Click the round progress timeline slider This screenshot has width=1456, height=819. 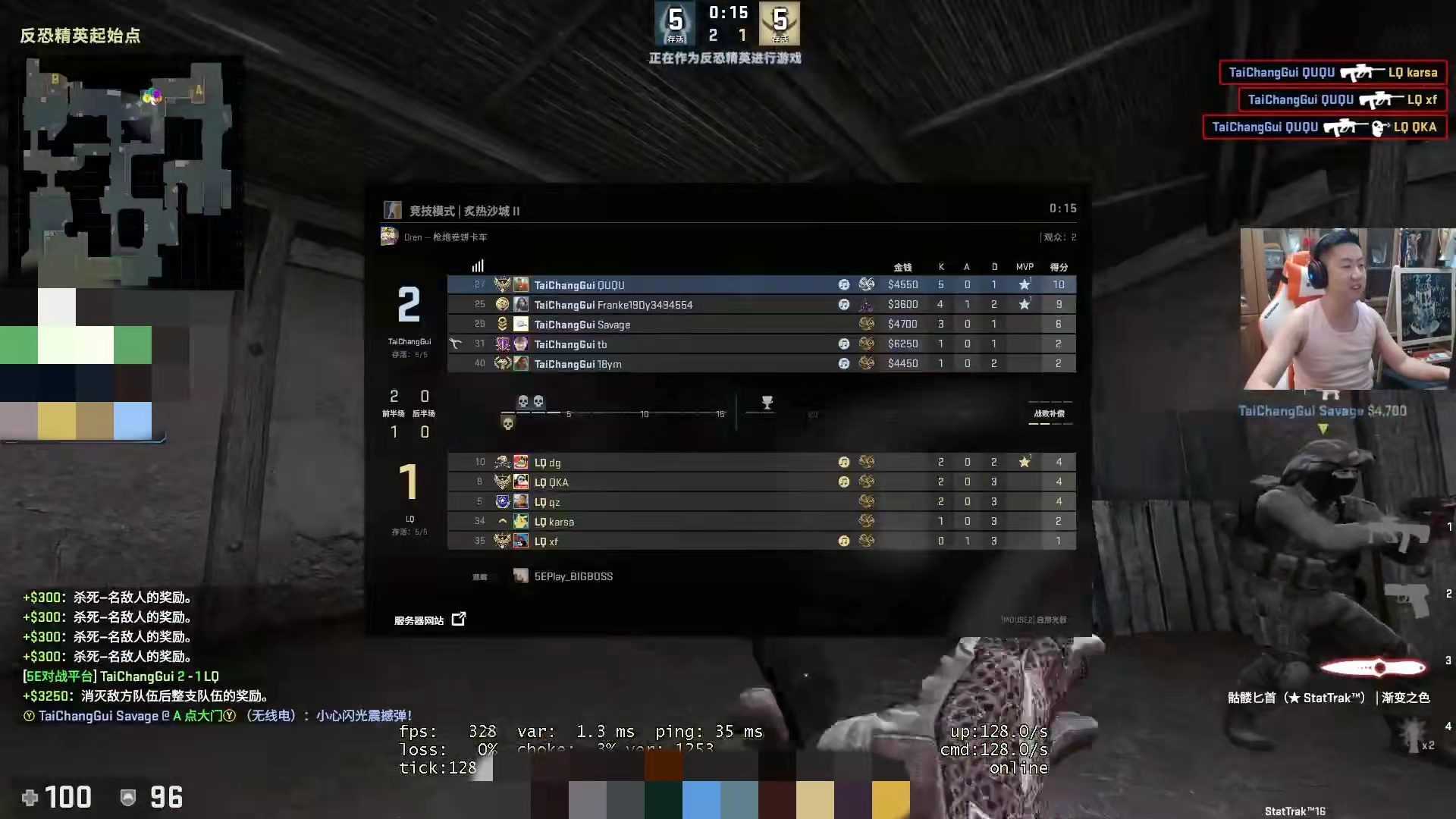(x=645, y=414)
